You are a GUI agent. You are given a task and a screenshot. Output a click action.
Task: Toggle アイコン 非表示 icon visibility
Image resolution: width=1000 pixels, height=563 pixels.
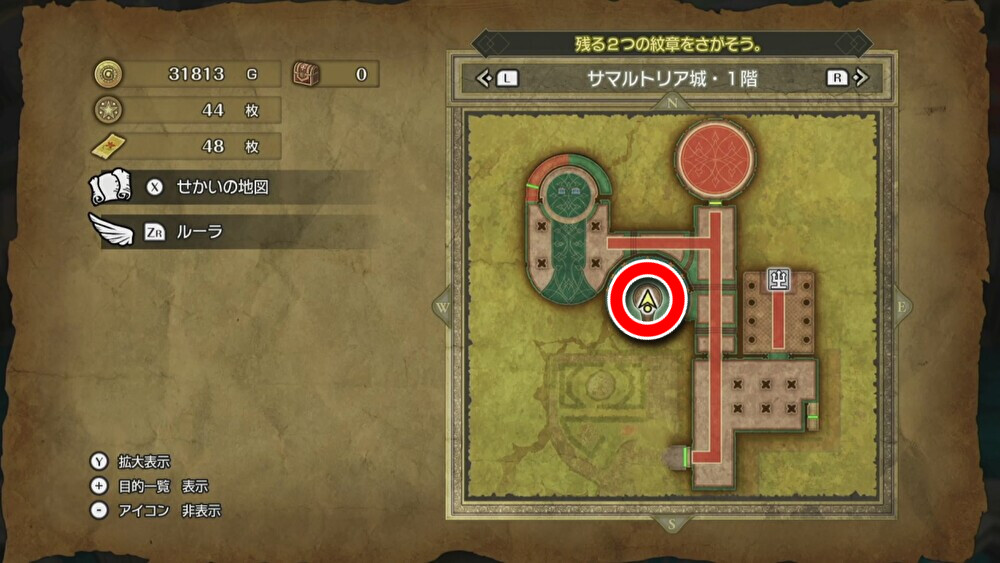(159, 510)
